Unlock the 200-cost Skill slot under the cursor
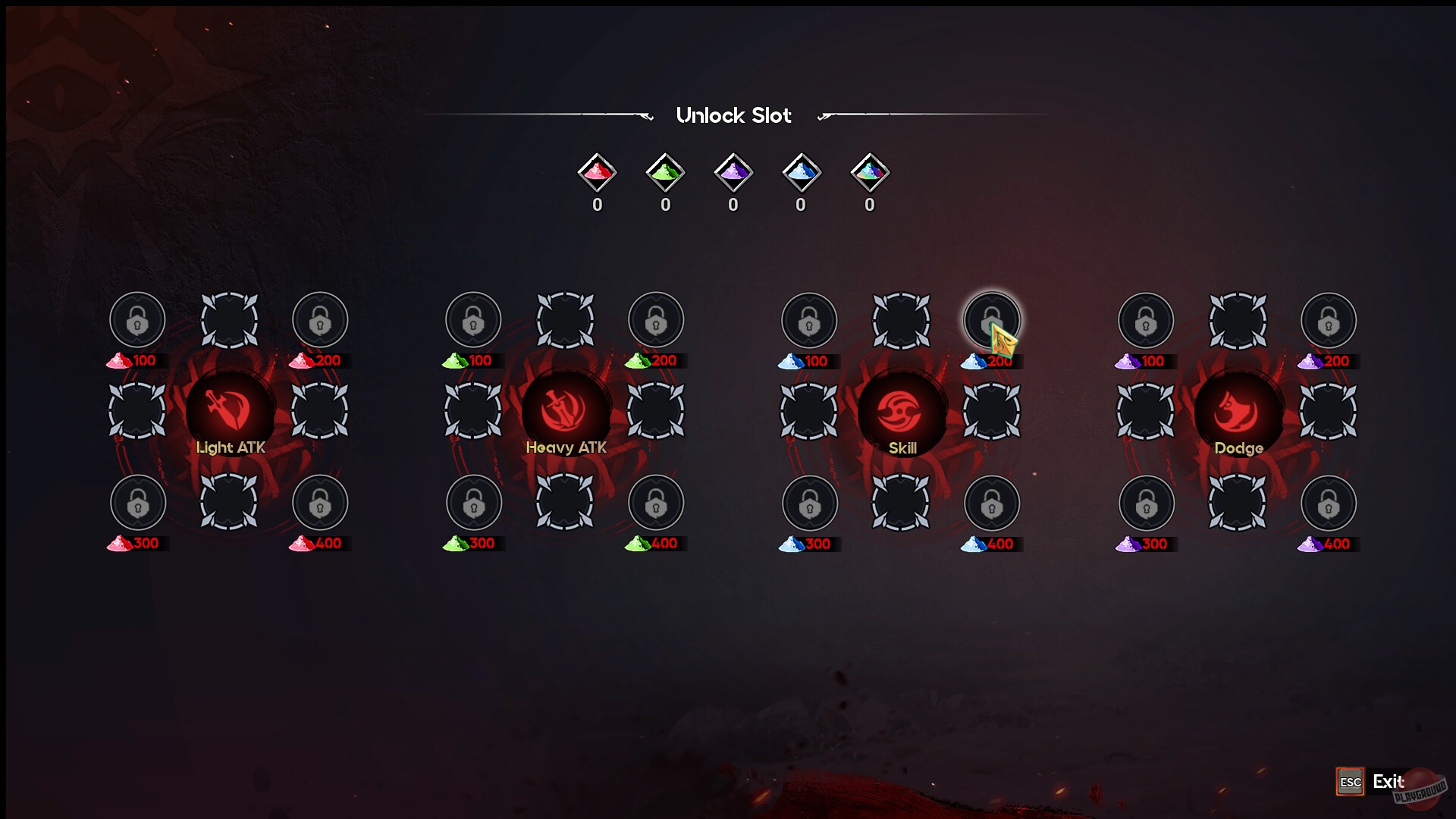The height and width of the screenshot is (819, 1456). pos(992,320)
